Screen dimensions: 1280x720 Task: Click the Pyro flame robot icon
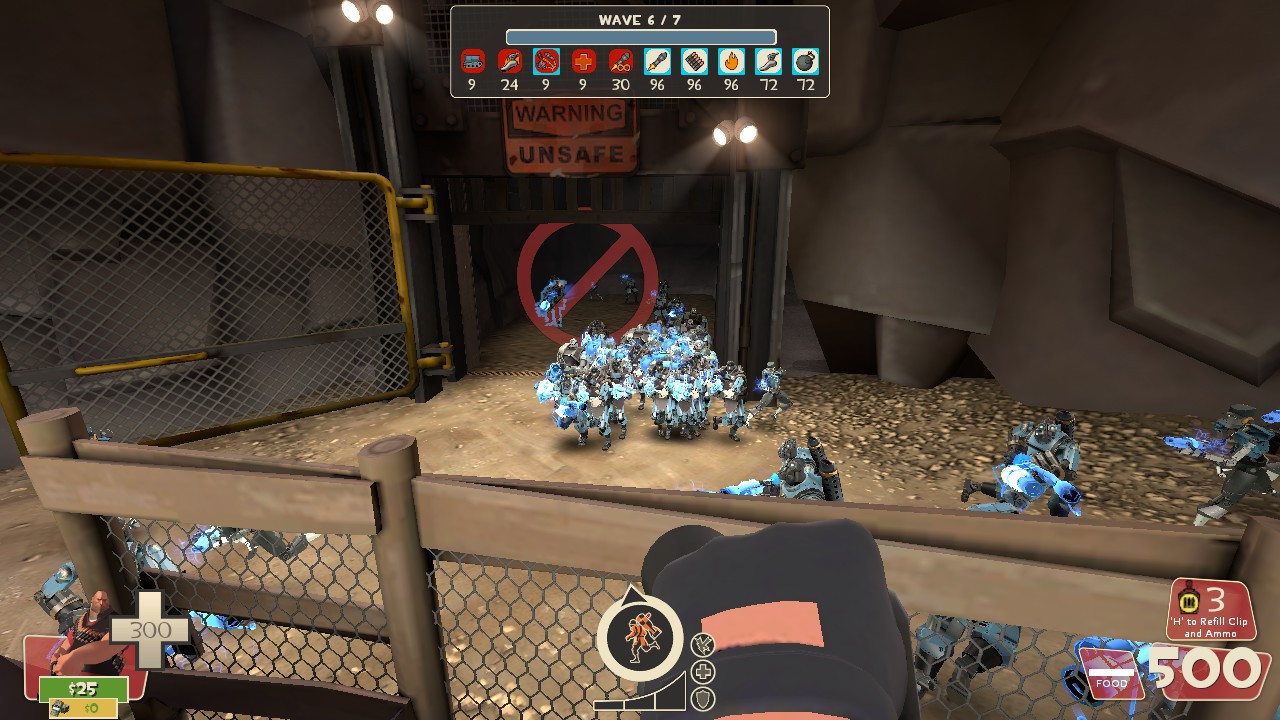point(732,62)
